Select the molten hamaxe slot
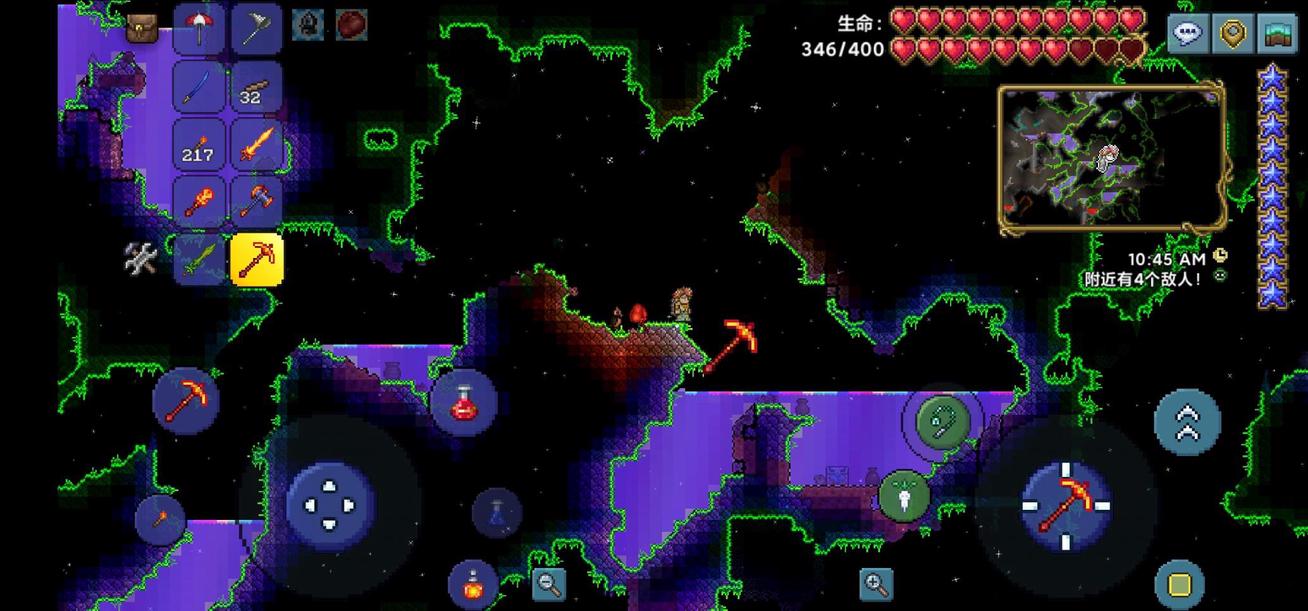This screenshot has width=1308, height=611. pos(257,202)
